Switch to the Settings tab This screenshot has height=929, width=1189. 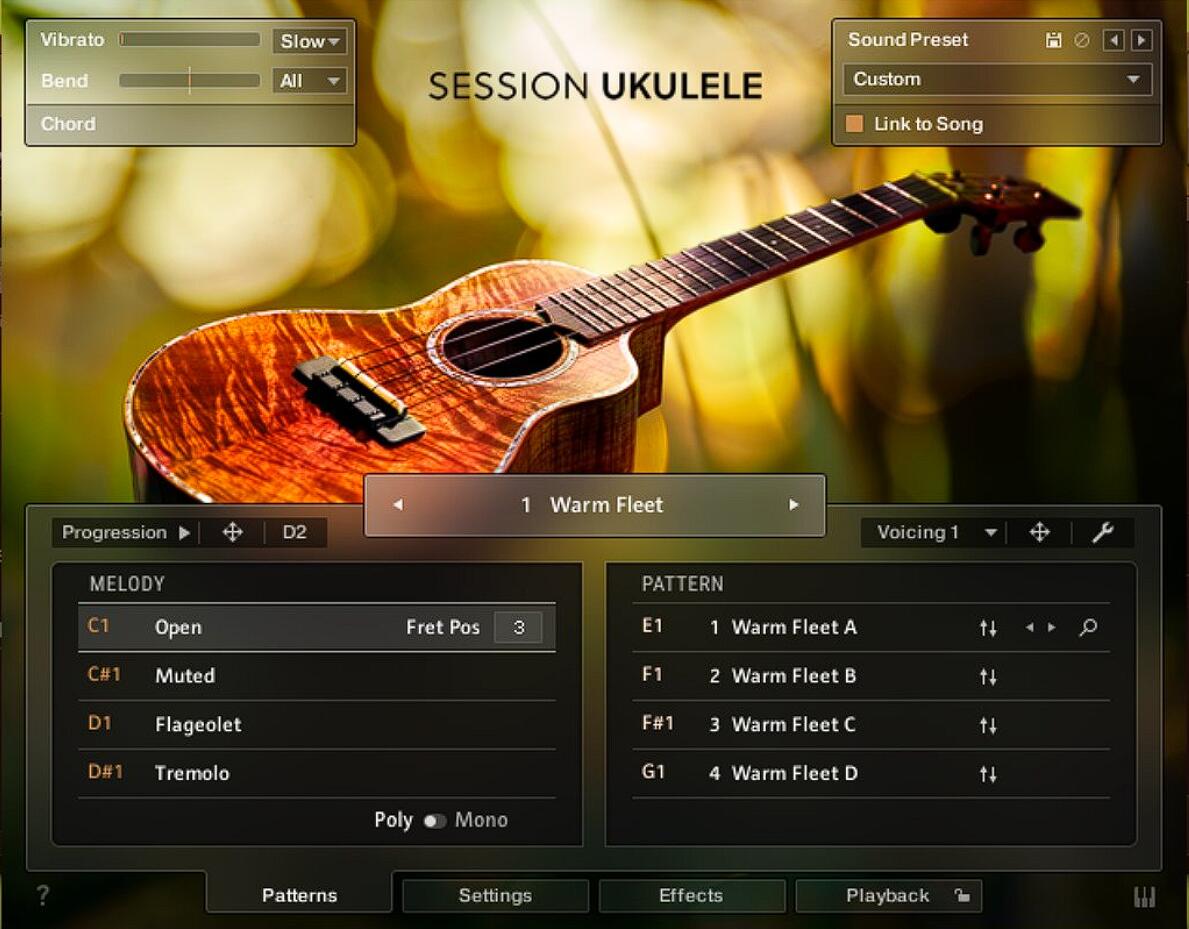[x=495, y=896]
